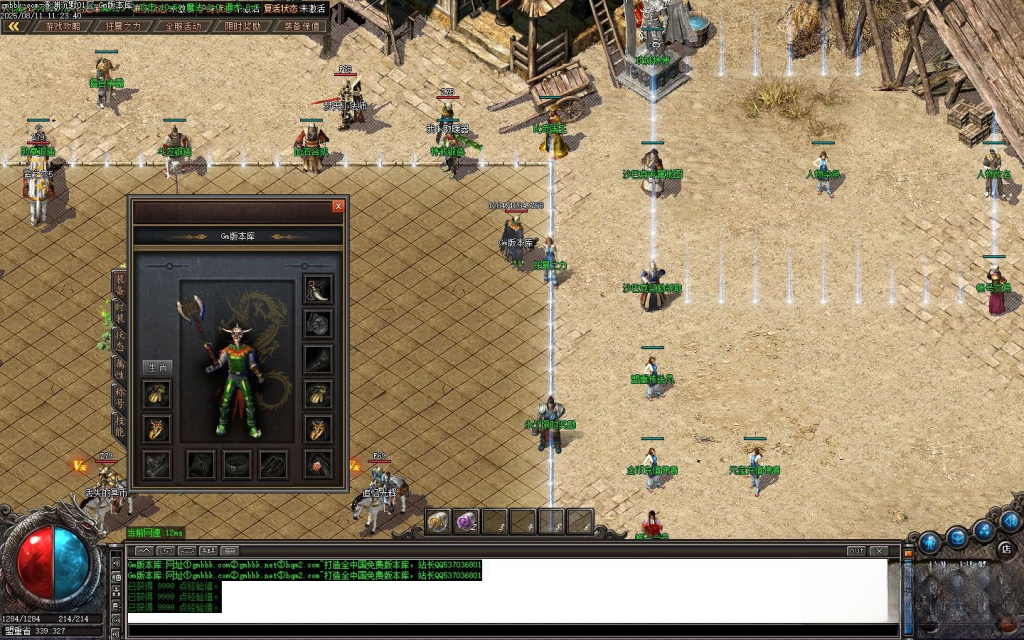The width and height of the screenshot is (1024, 640).
Task: Select the belt equipment slot
Action: click(x=237, y=464)
